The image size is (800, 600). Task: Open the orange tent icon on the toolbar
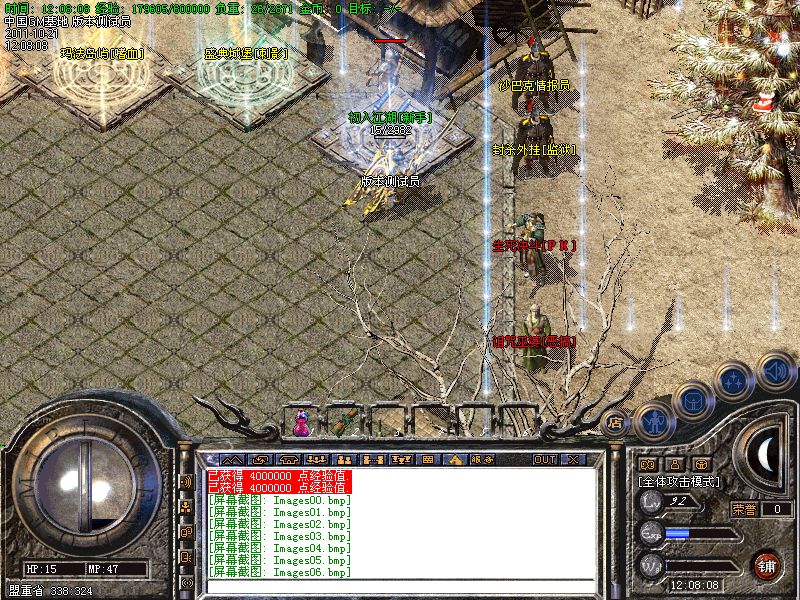point(455,459)
